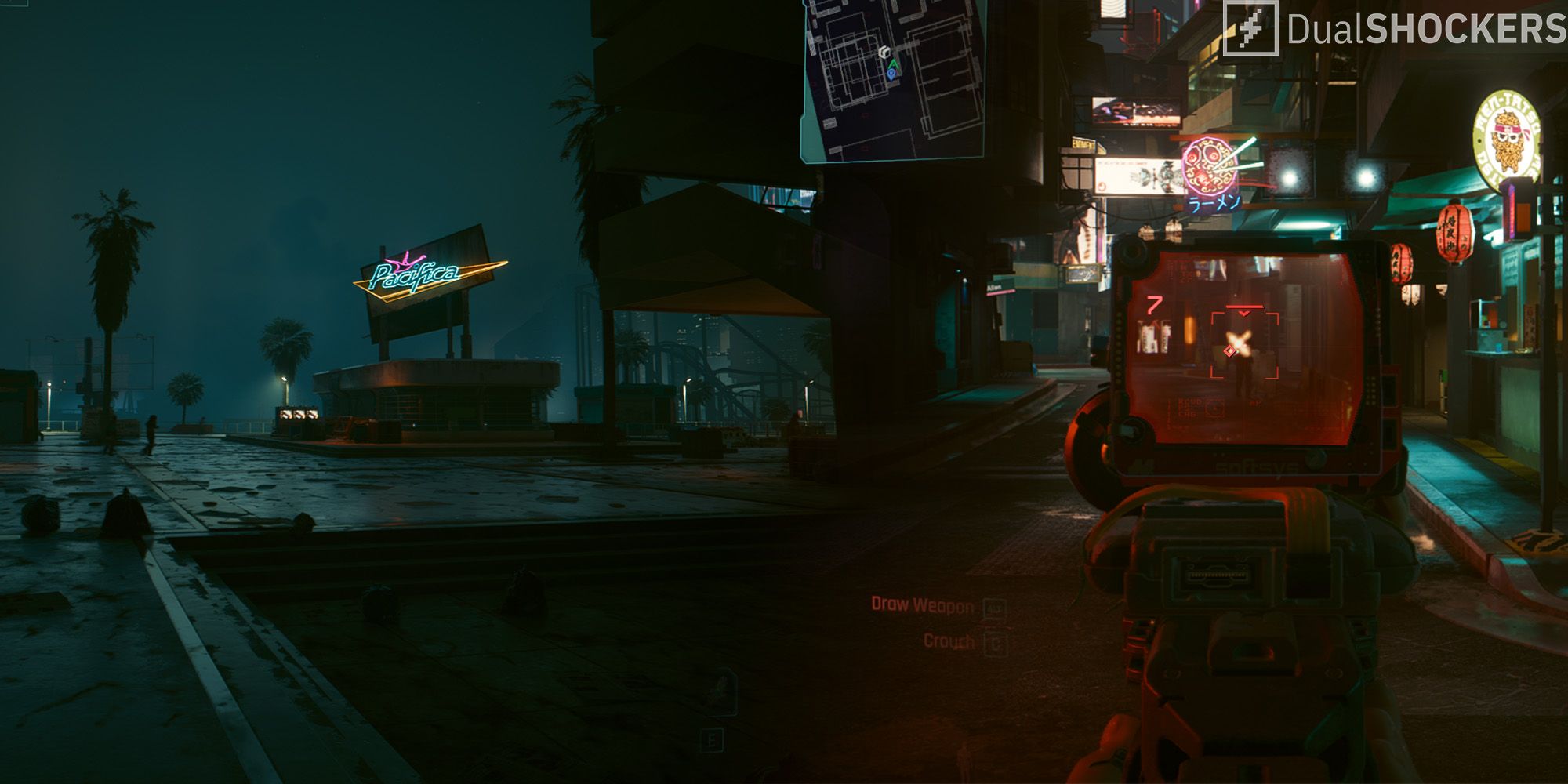This screenshot has height=784, width=1568.
Task: Click the CHG charge level indicator in the scope
Action: pyautogui.click(x=1189, y=414)
